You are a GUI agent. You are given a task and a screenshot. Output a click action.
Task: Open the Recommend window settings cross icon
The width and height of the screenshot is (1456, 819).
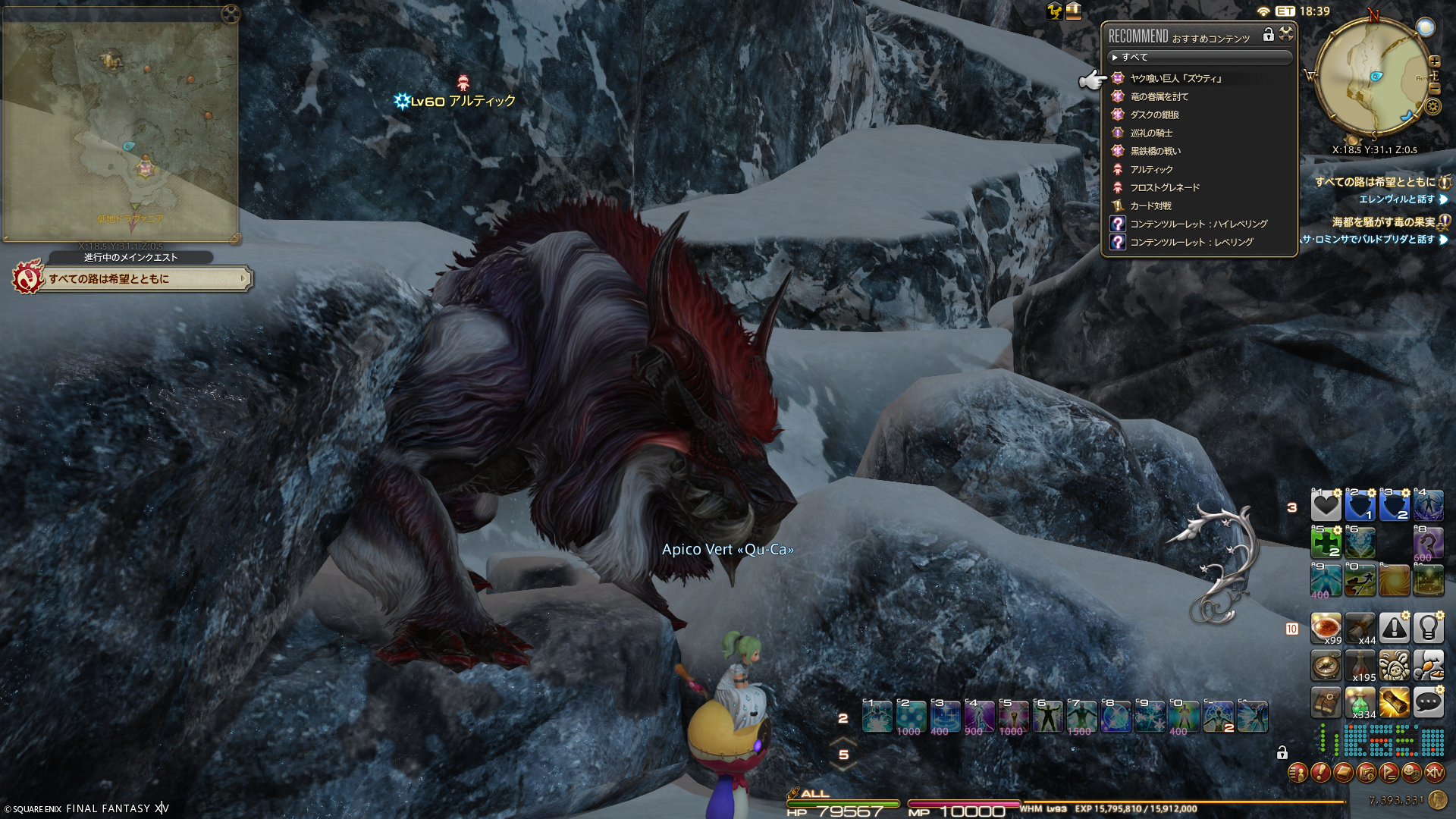click(x=1286, y=33)
